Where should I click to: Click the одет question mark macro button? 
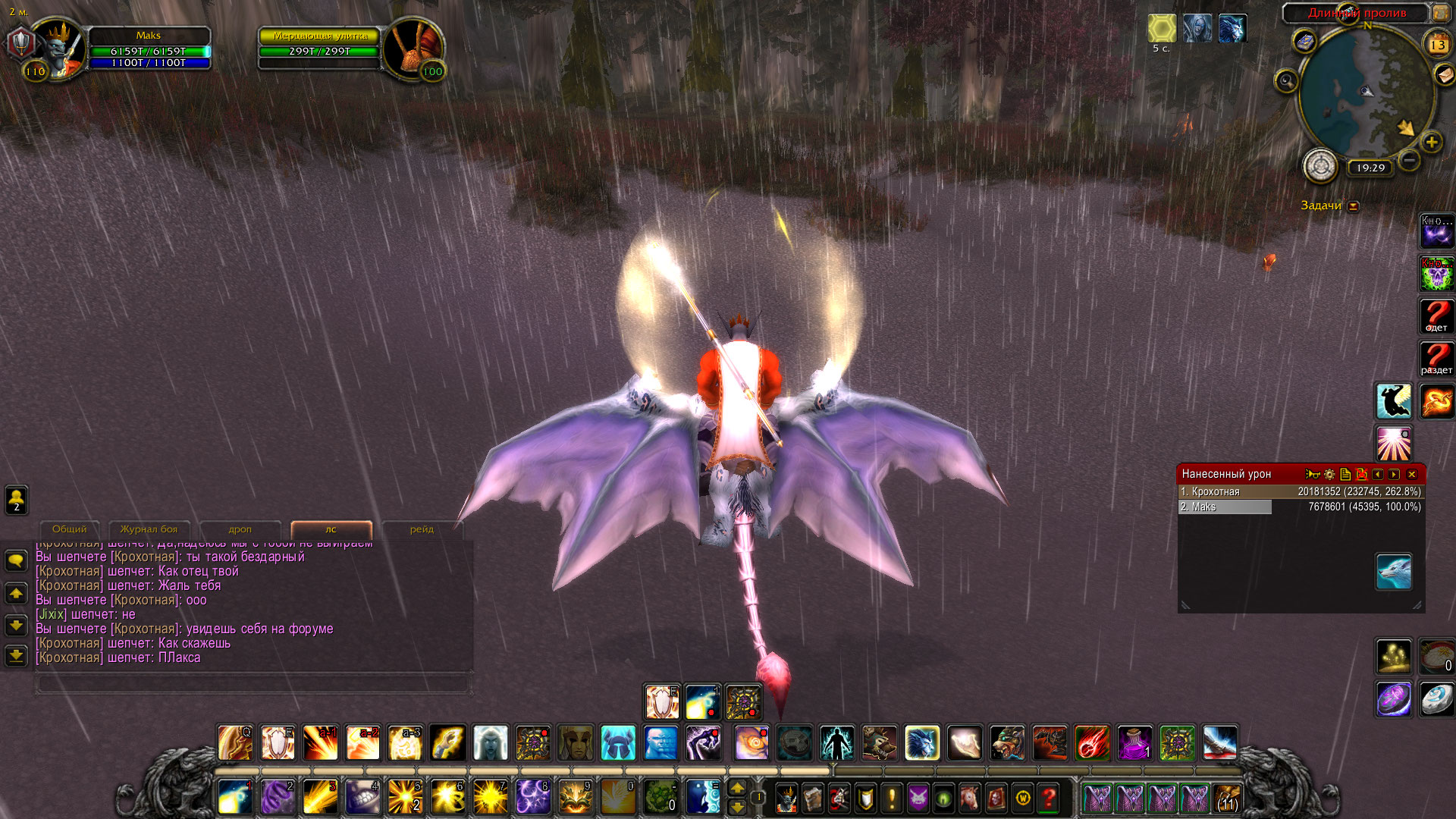pyautogui.click(x=1436, y=315)
